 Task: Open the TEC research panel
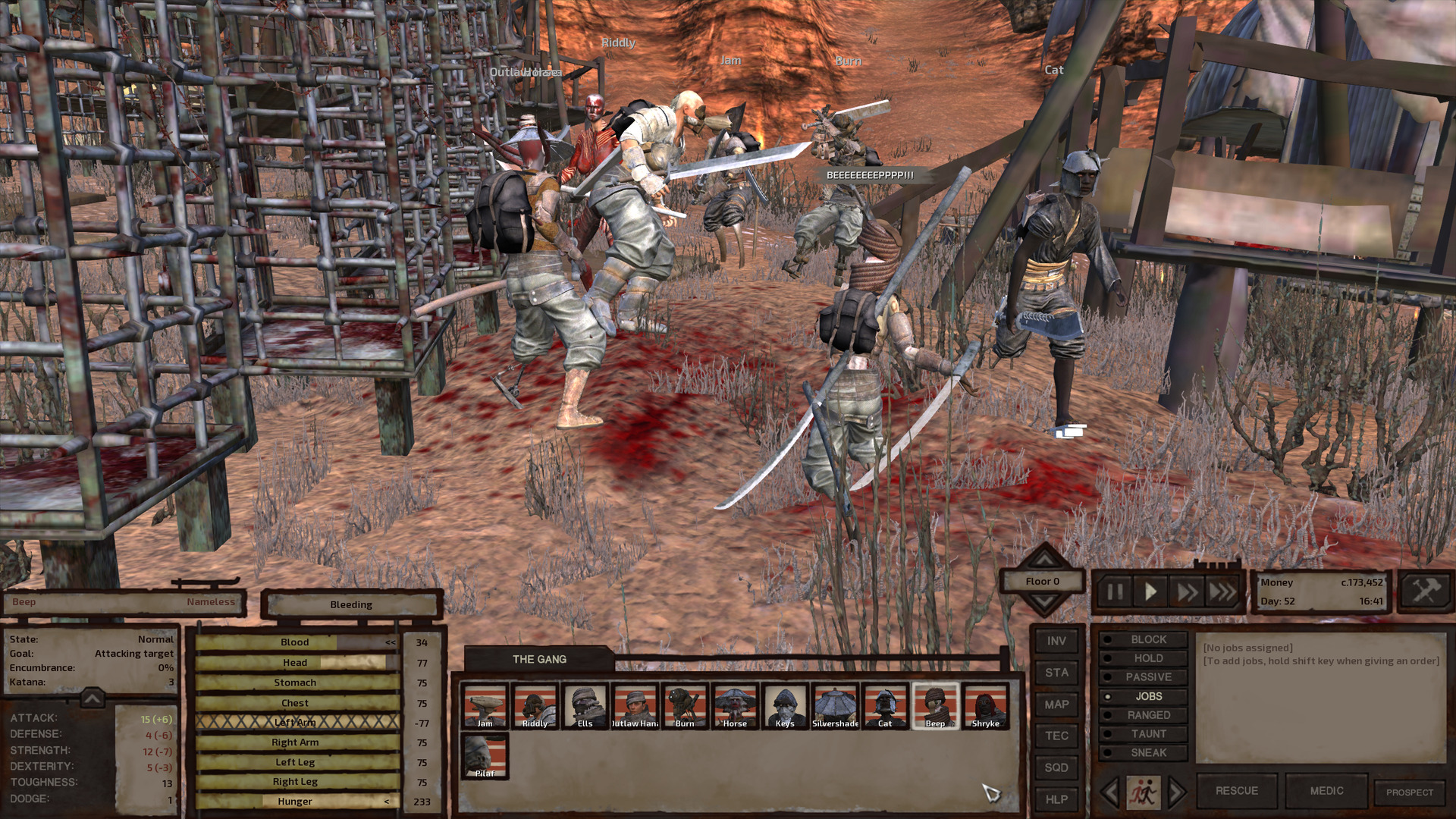pos(1056,735)
